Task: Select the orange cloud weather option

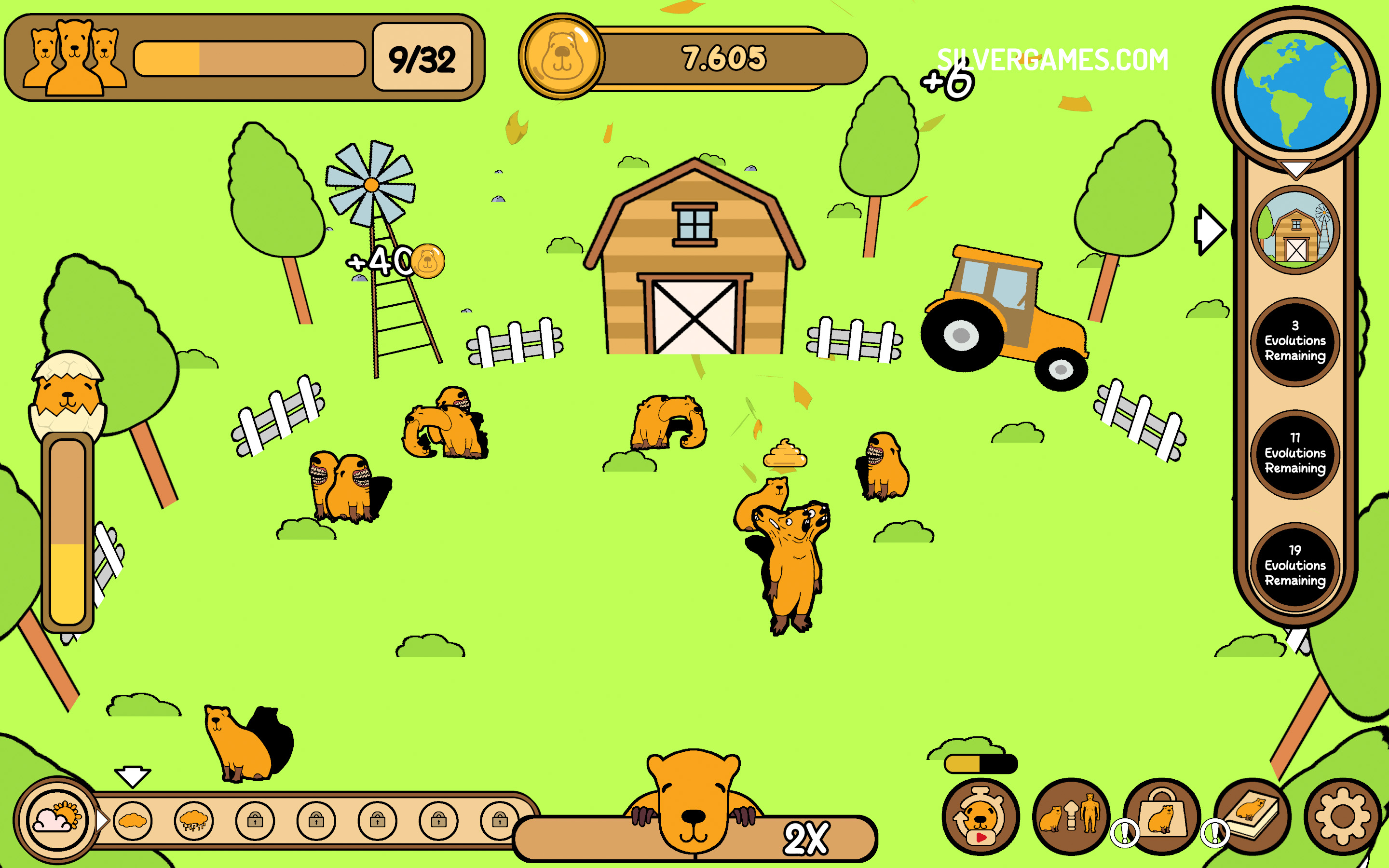Action: click(133, 821)
